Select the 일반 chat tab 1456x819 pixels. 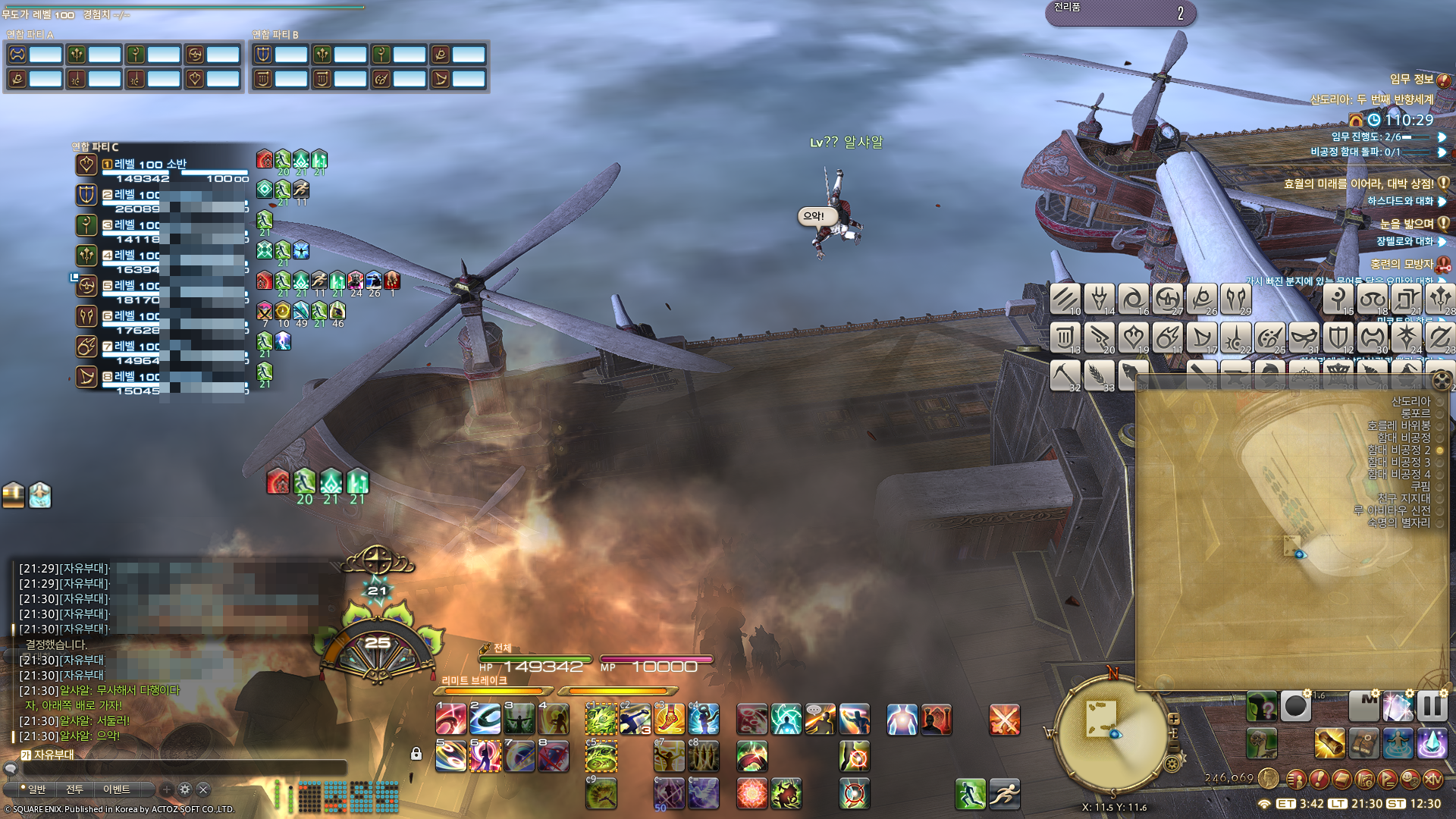coord(34,789)
